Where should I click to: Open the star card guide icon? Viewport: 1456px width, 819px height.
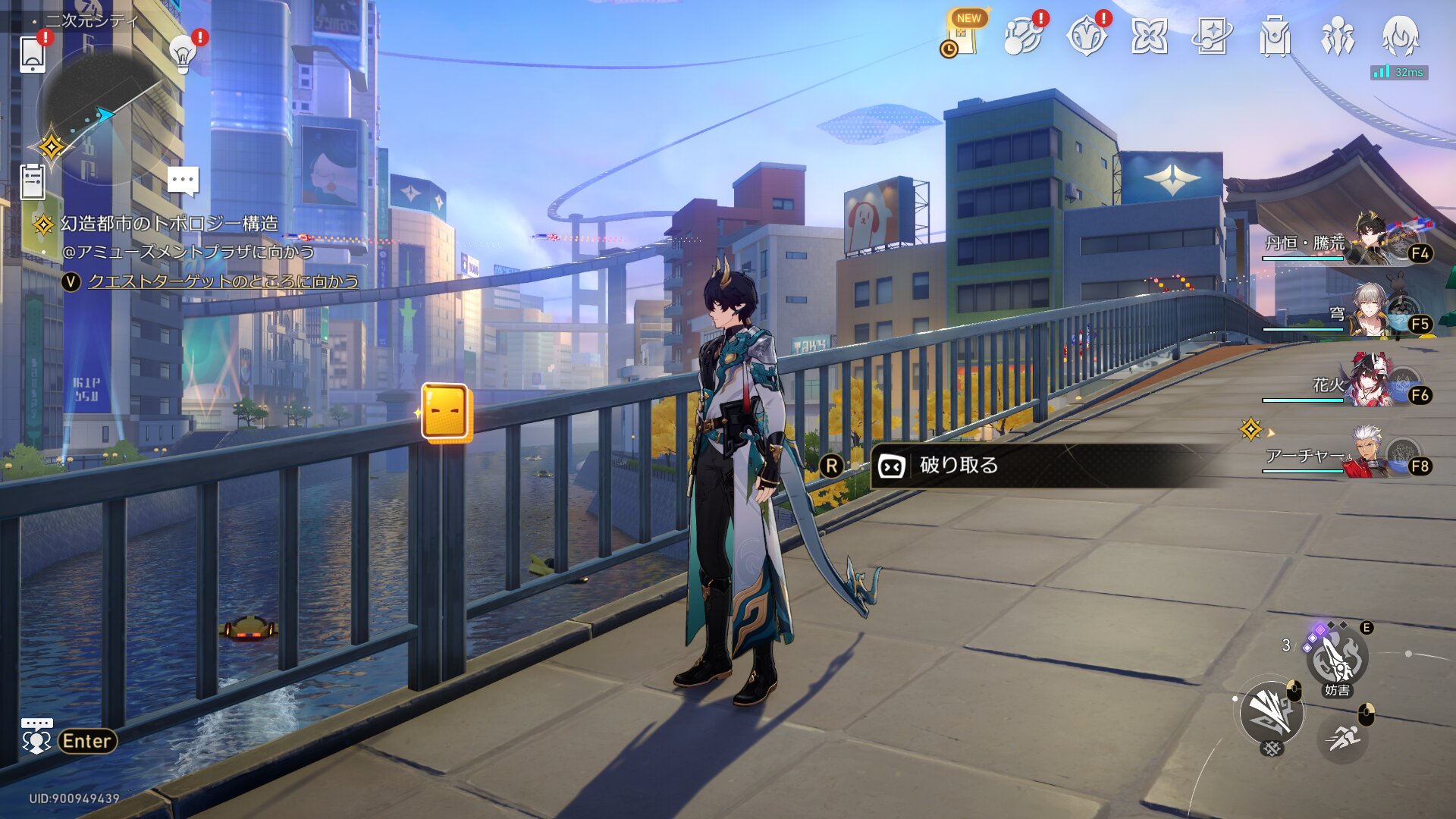1211,36
